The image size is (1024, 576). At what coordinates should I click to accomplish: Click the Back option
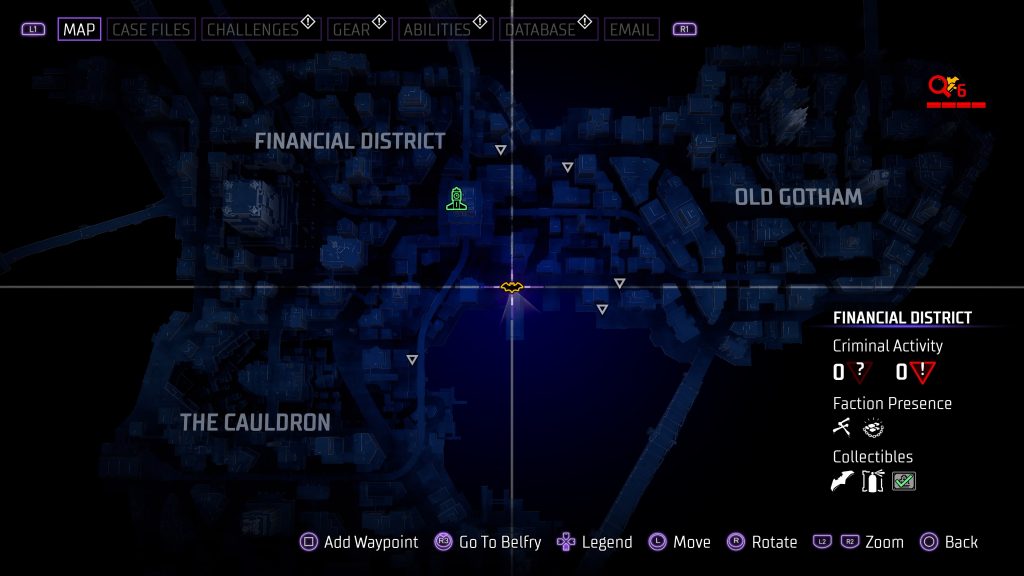click(948, 542)
